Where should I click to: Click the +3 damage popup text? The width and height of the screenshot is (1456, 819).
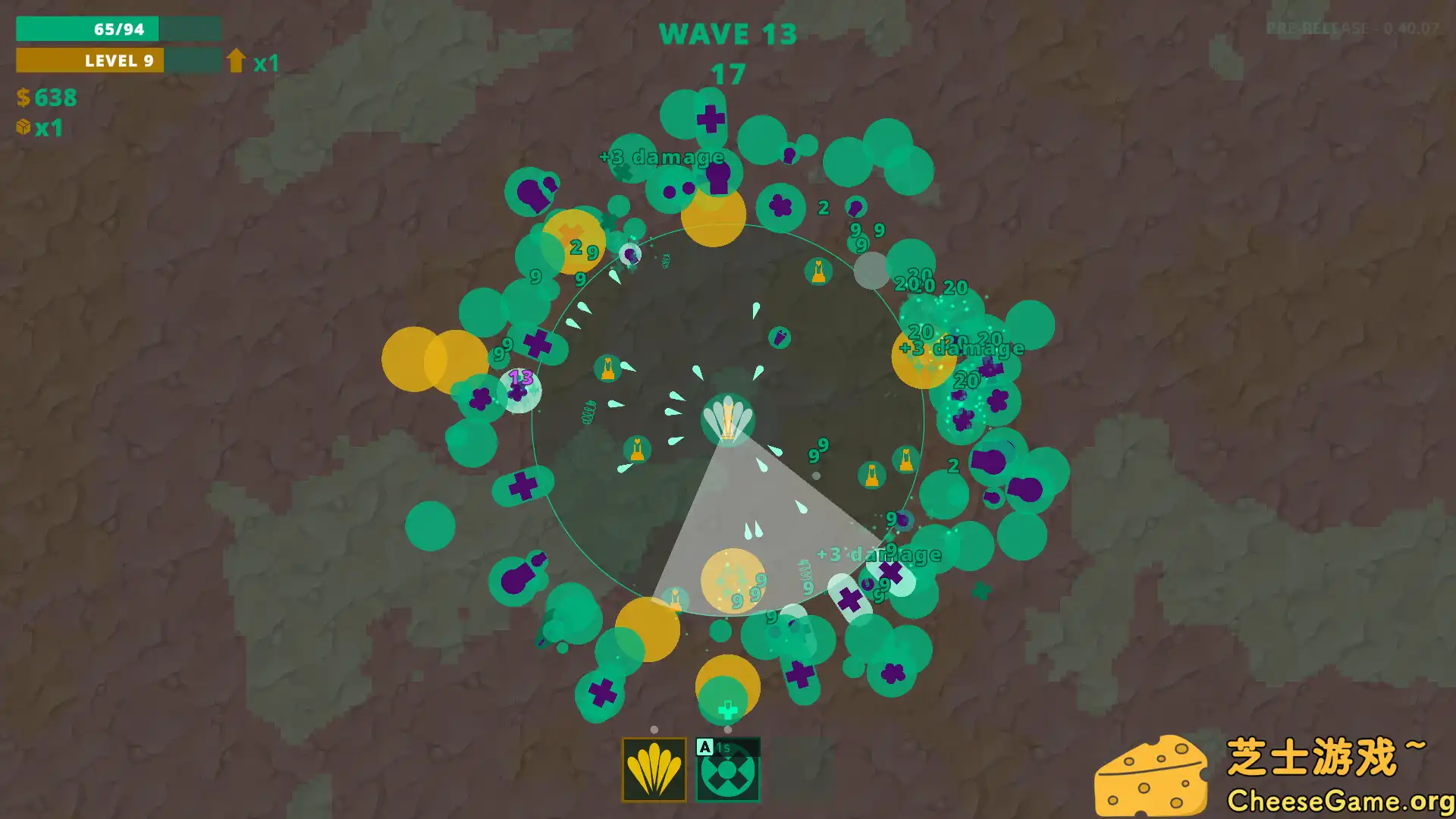(660, 158)
